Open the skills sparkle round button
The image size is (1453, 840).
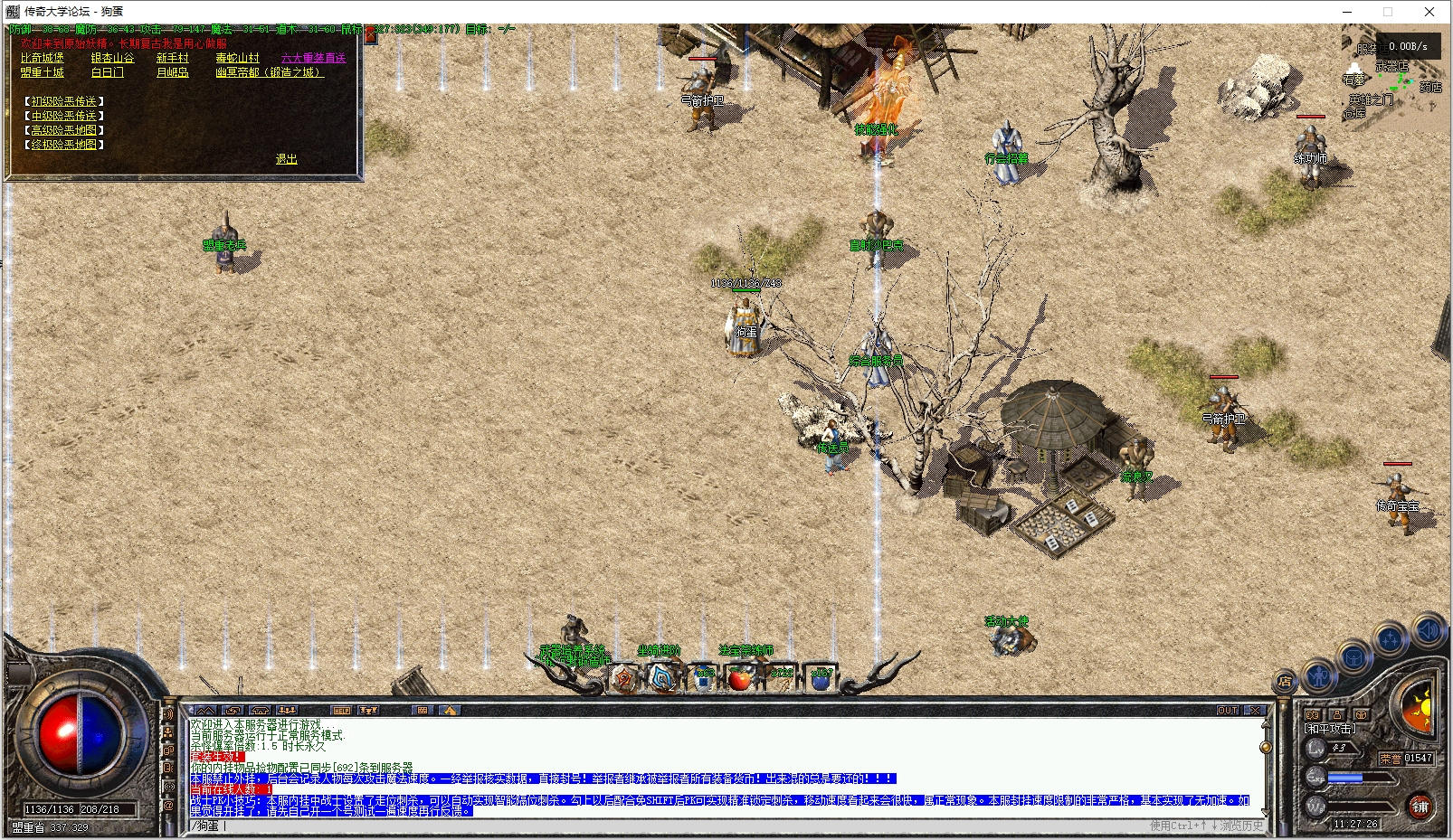click(x=1391, y=640)
